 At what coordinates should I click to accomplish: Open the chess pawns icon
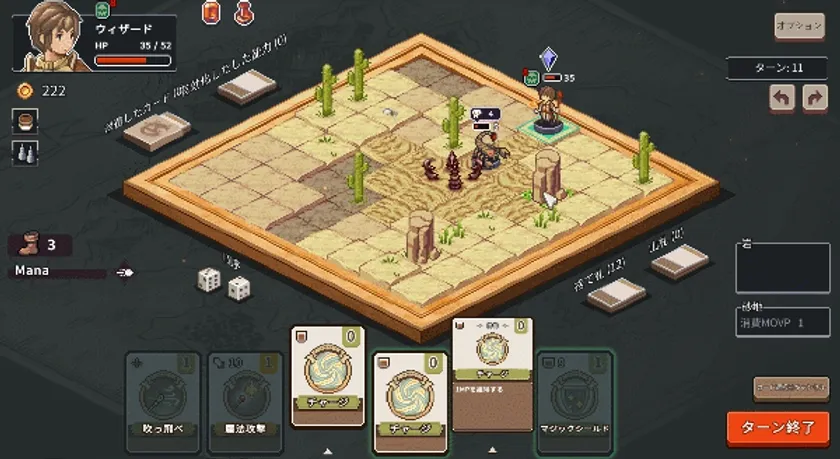click(x=25, y=152)
